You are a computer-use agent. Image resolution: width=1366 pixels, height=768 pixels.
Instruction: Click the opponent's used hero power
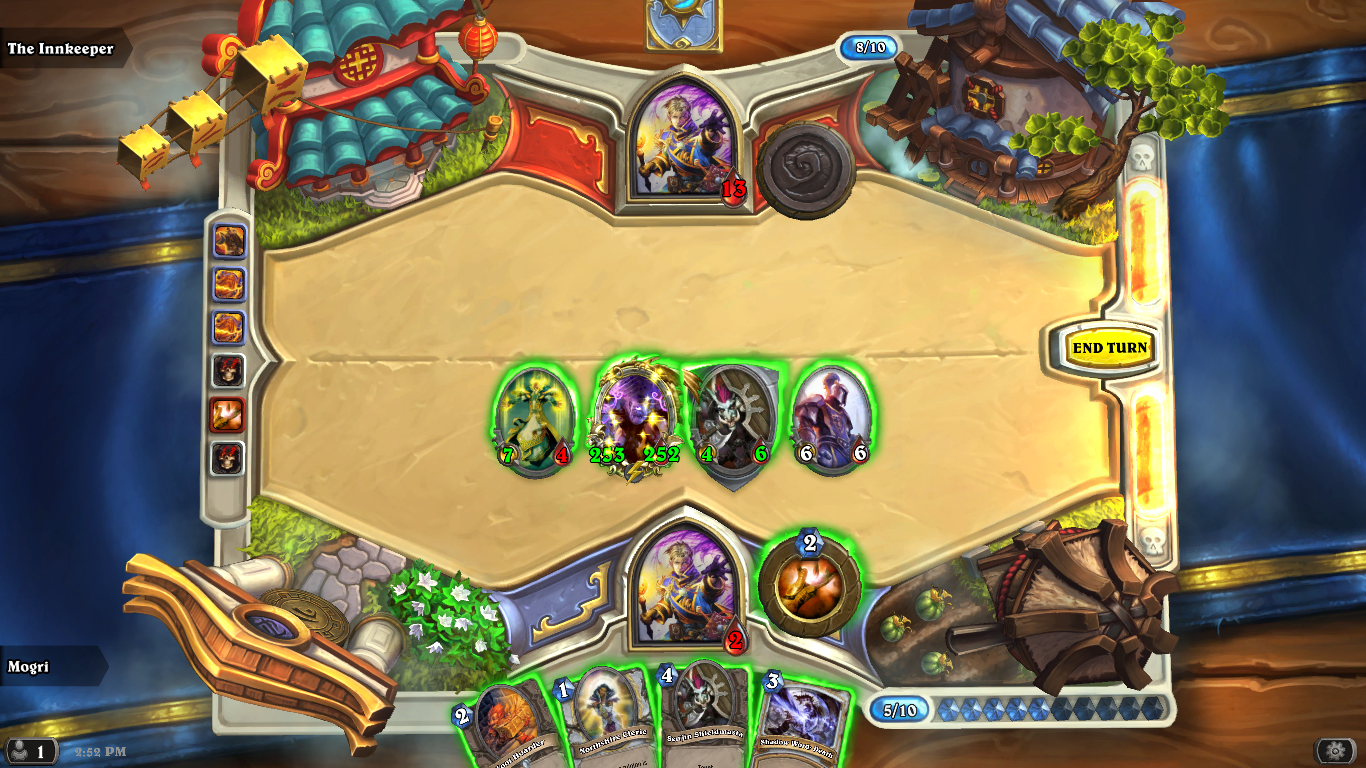coord(805,169)
